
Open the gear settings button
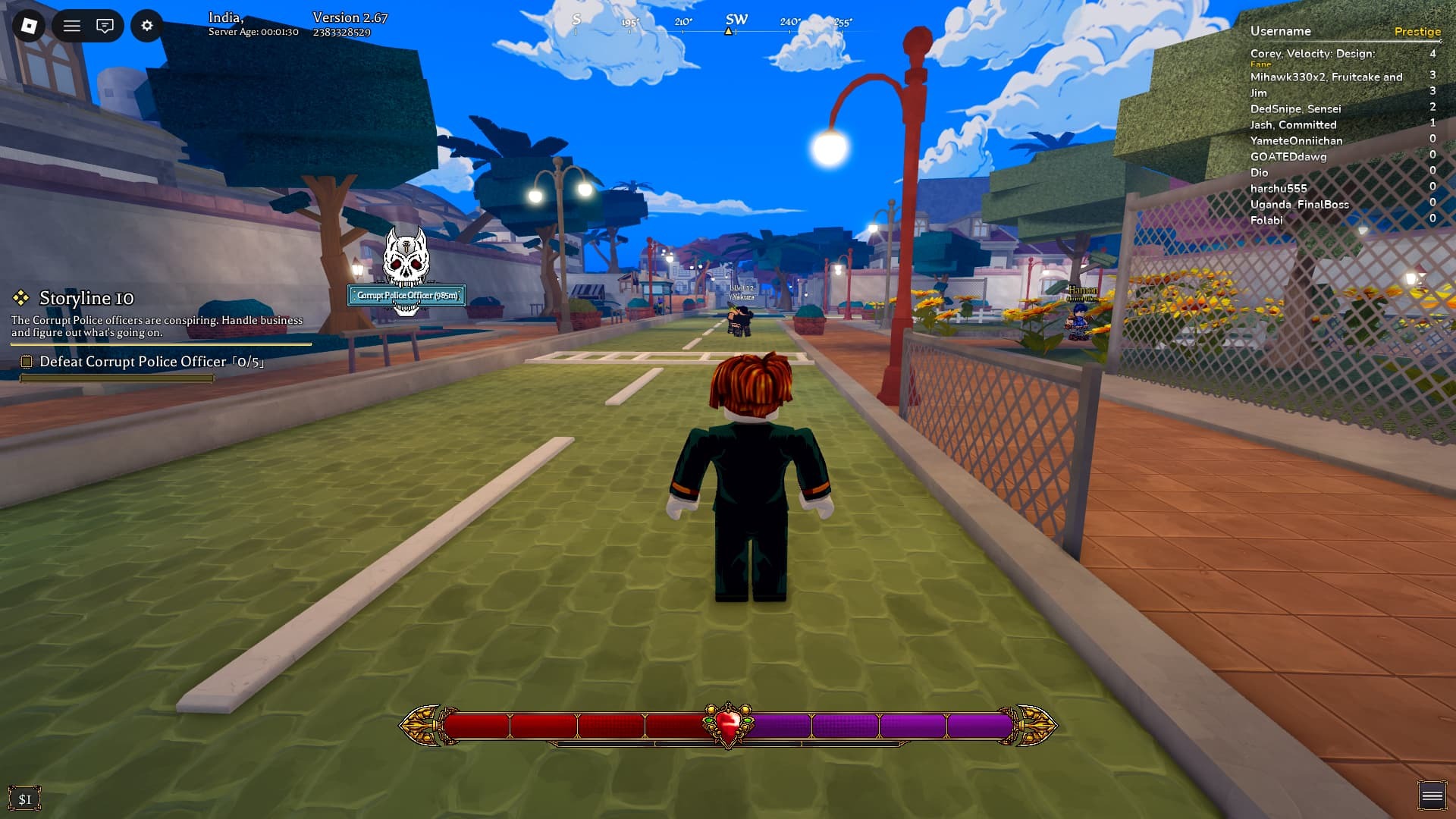[147, 26]
